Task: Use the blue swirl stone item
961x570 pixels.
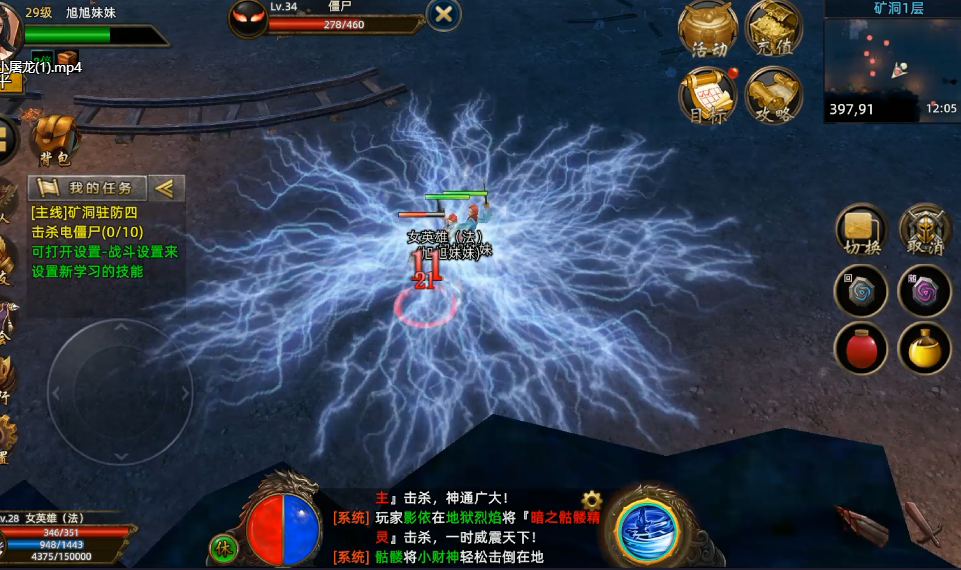Action: (861, 292)
